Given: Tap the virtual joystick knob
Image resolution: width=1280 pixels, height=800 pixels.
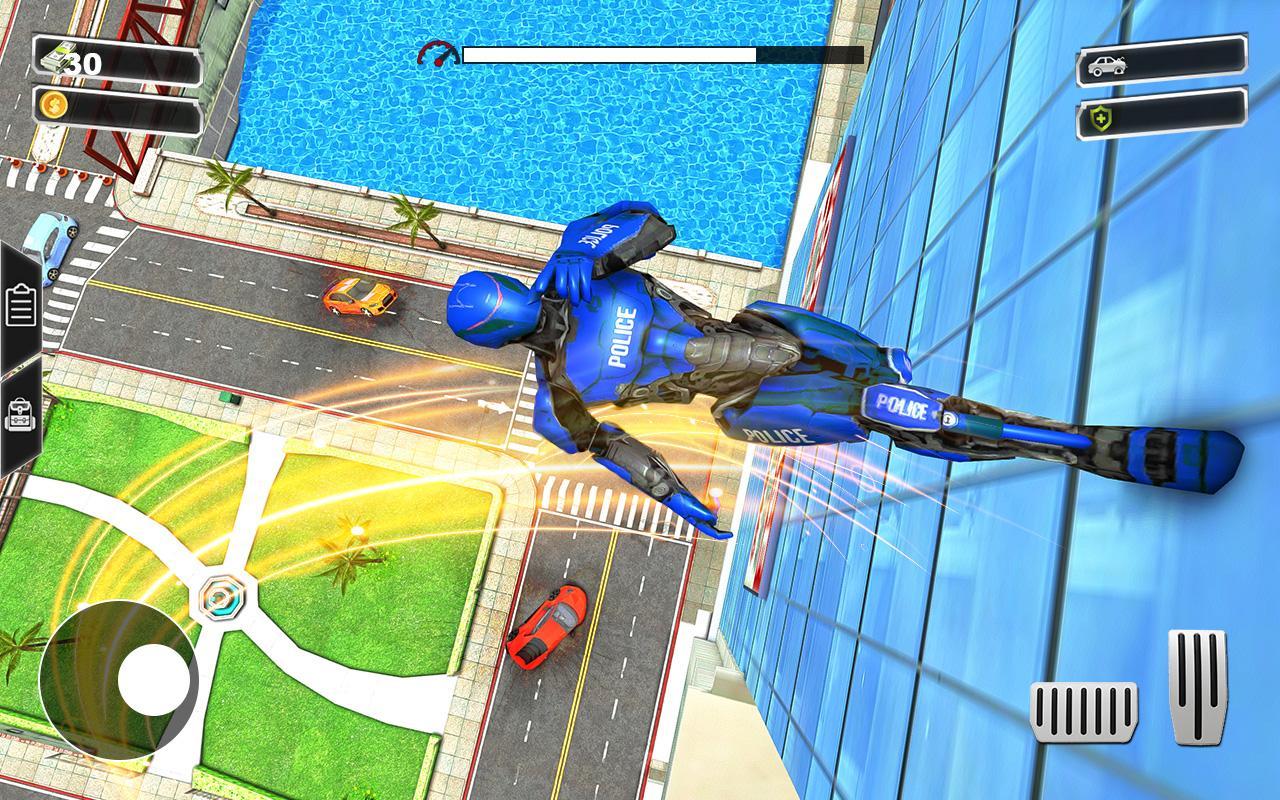Looking at the screenshot, I should point(154,680).
